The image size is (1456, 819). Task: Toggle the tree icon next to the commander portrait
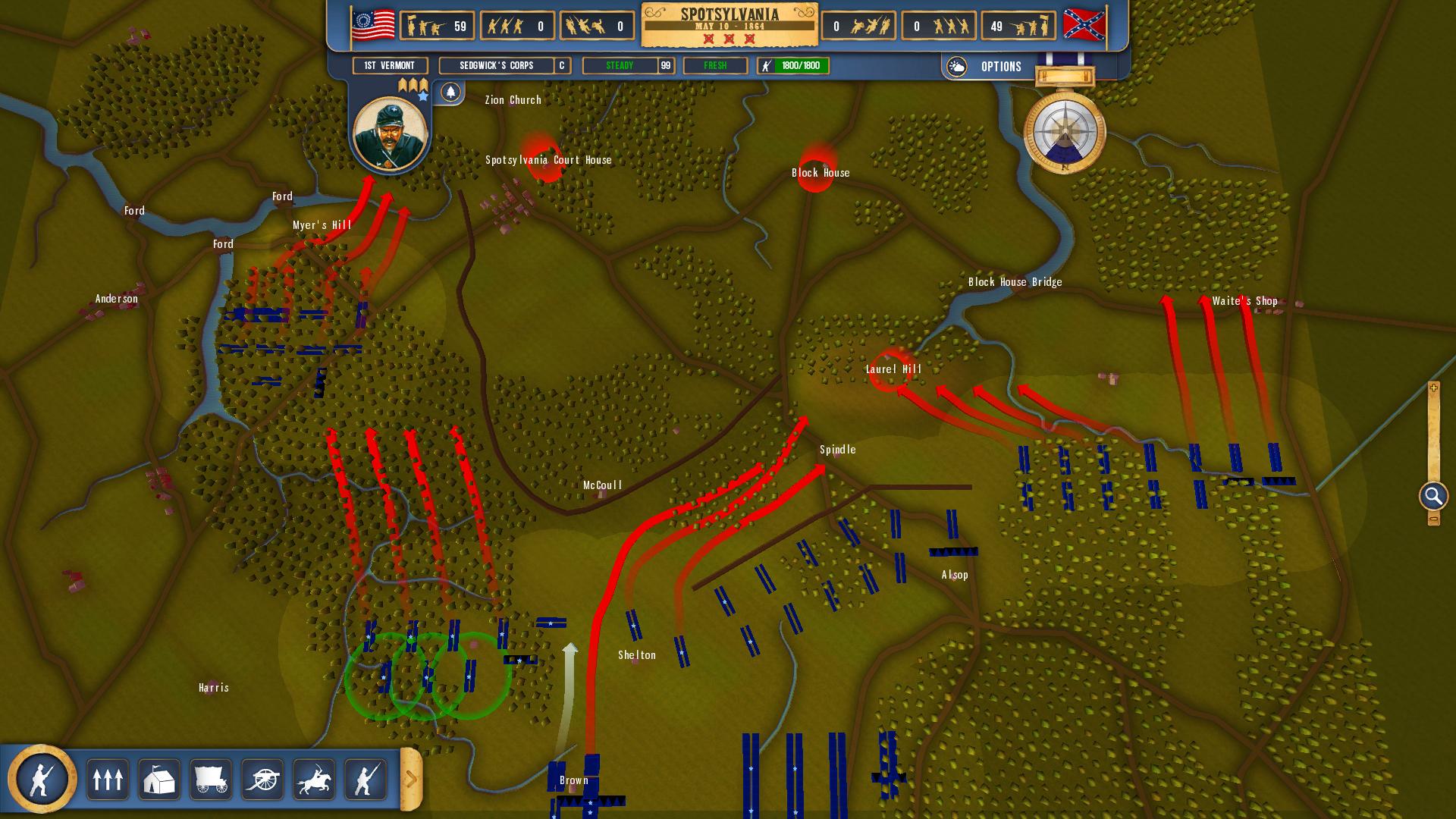pyautogui.click(x=452, y=92)
